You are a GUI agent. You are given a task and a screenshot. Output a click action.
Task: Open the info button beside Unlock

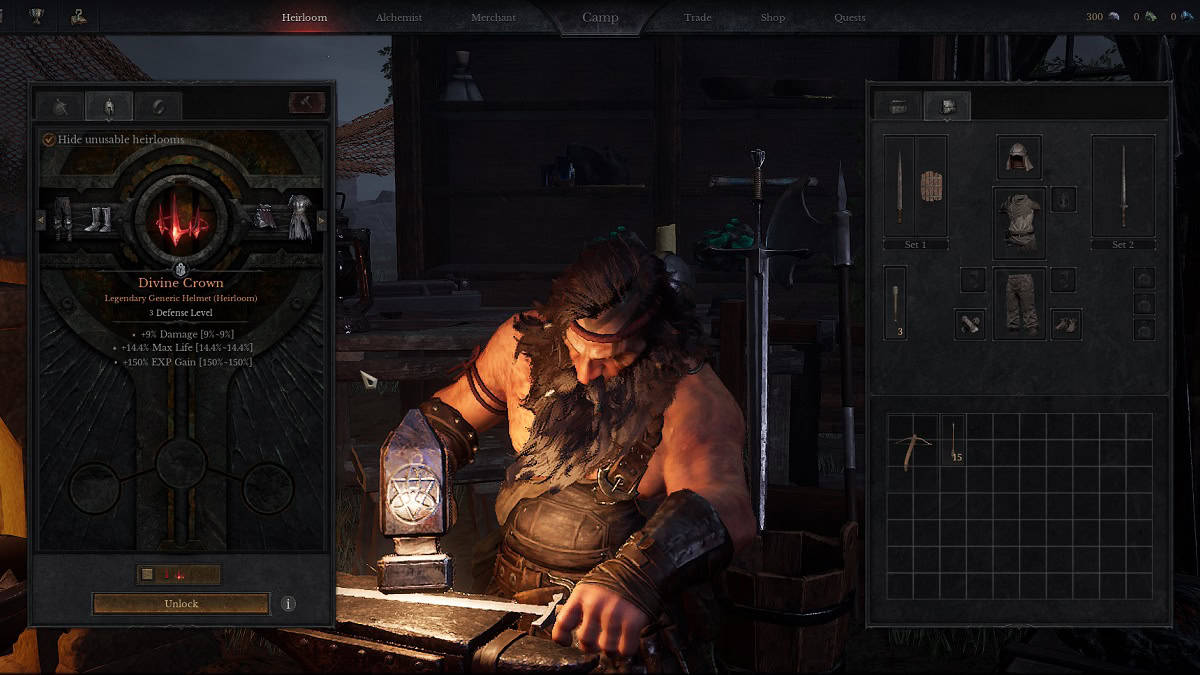[288, 604]
